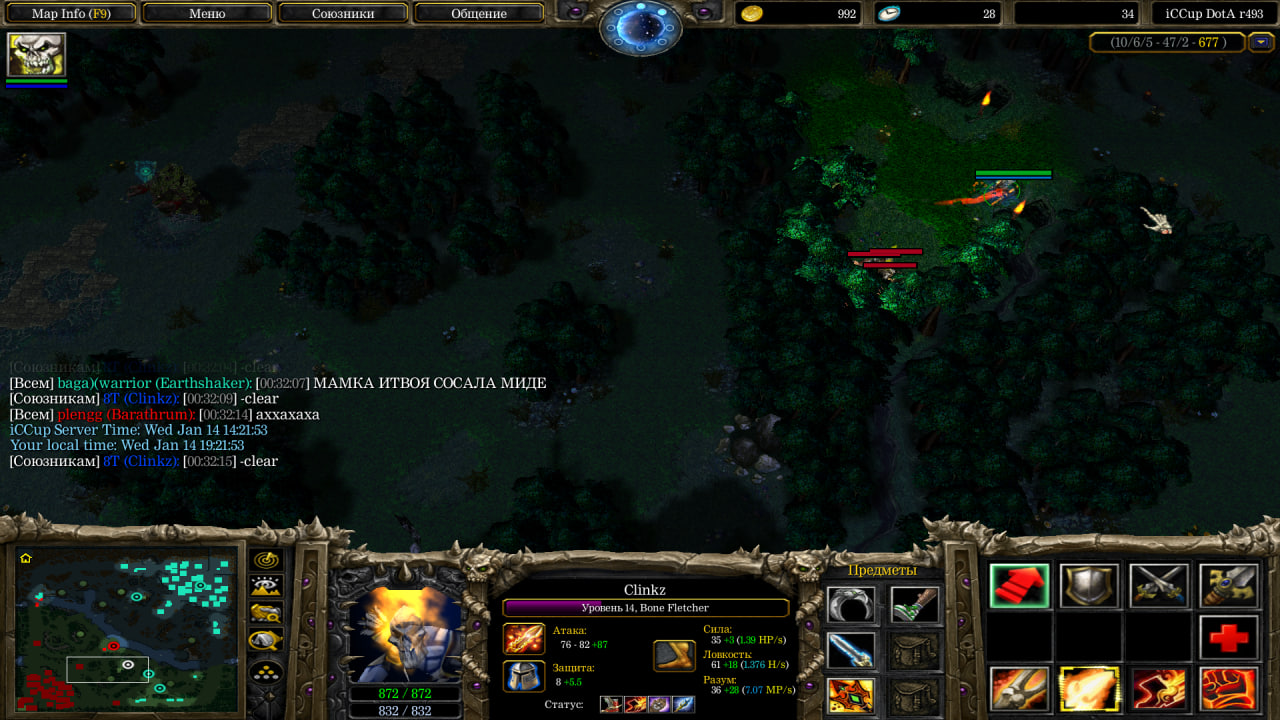Select the skull hero icon

[37, 54]
